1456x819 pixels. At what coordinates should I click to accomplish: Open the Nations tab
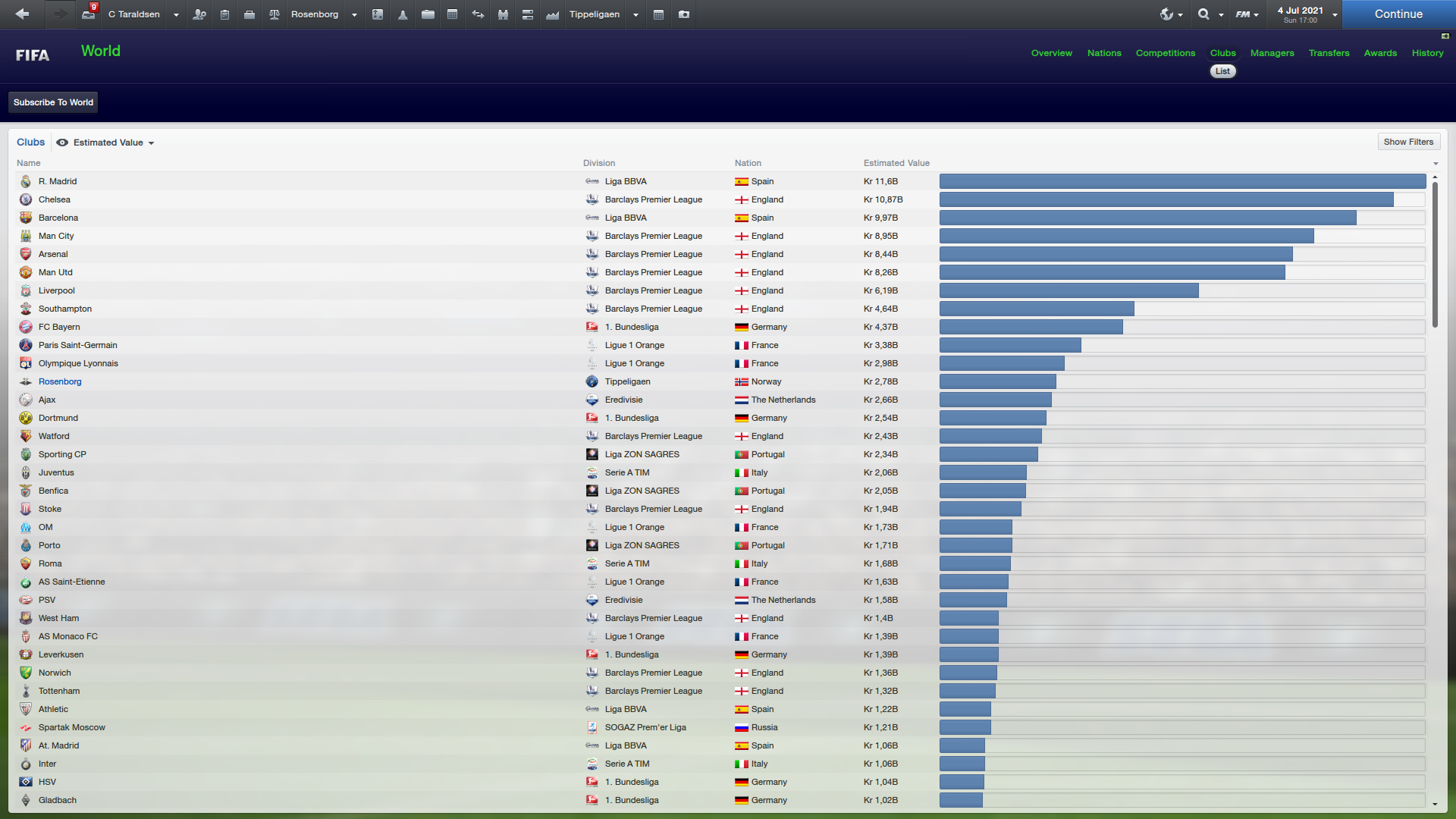click(1103, 53)
